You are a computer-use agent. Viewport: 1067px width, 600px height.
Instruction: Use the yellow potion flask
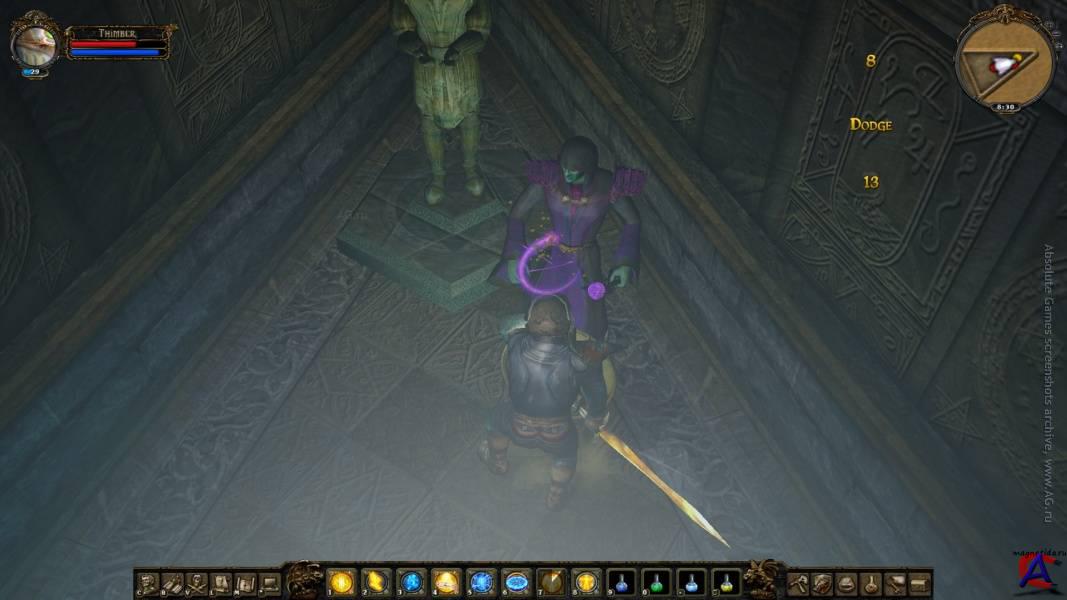[727, 582]
